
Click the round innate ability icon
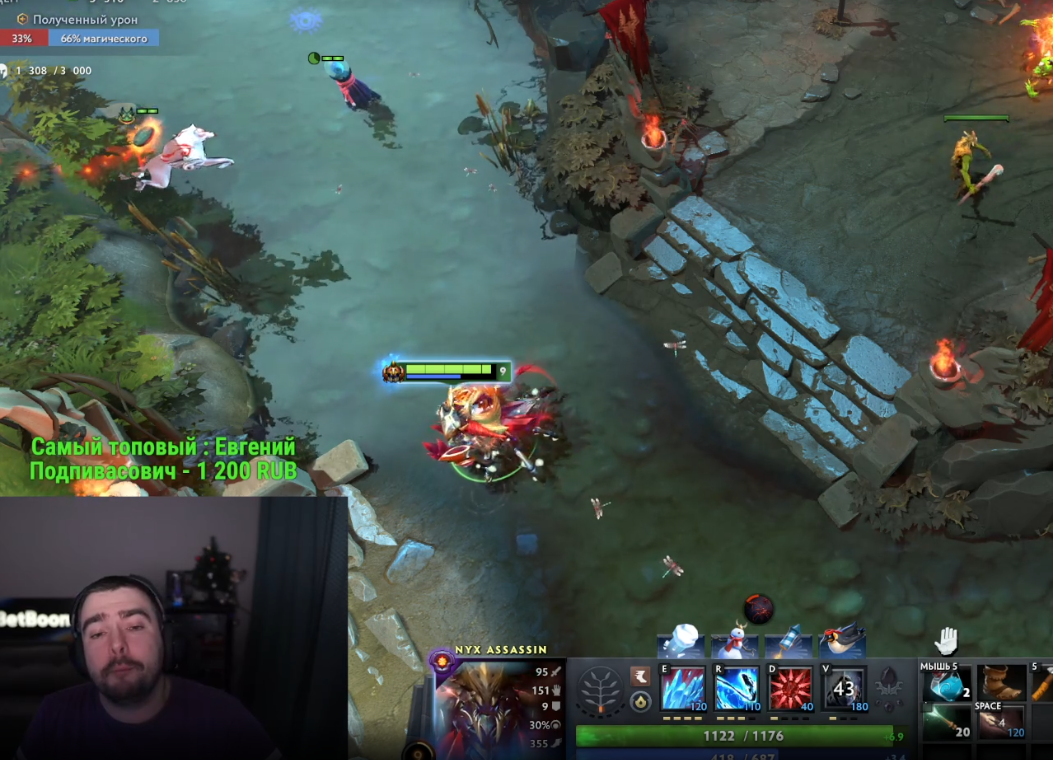click(639, 702)
